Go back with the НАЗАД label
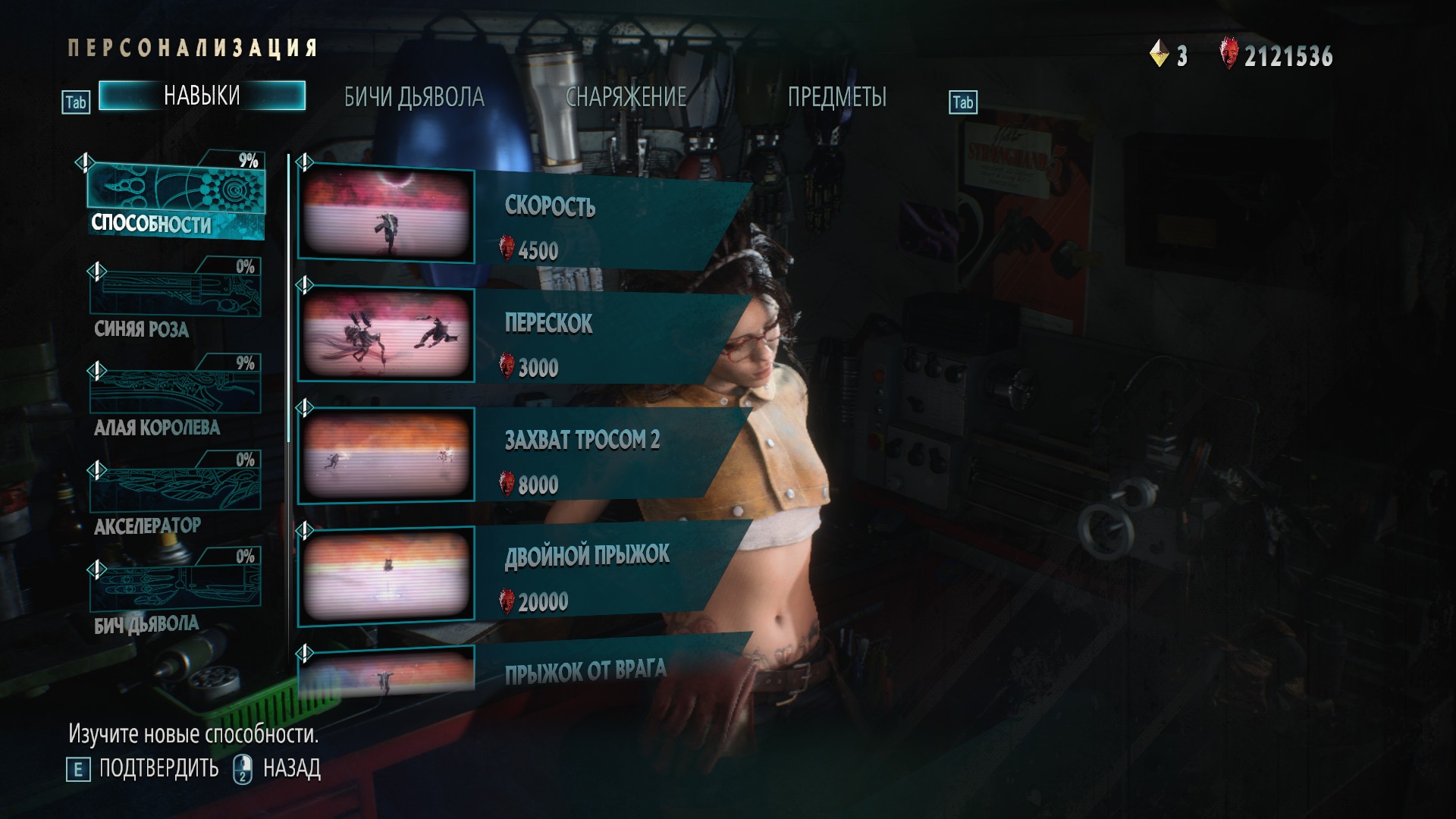This screenshot has height=819, width=1456. 291,769
